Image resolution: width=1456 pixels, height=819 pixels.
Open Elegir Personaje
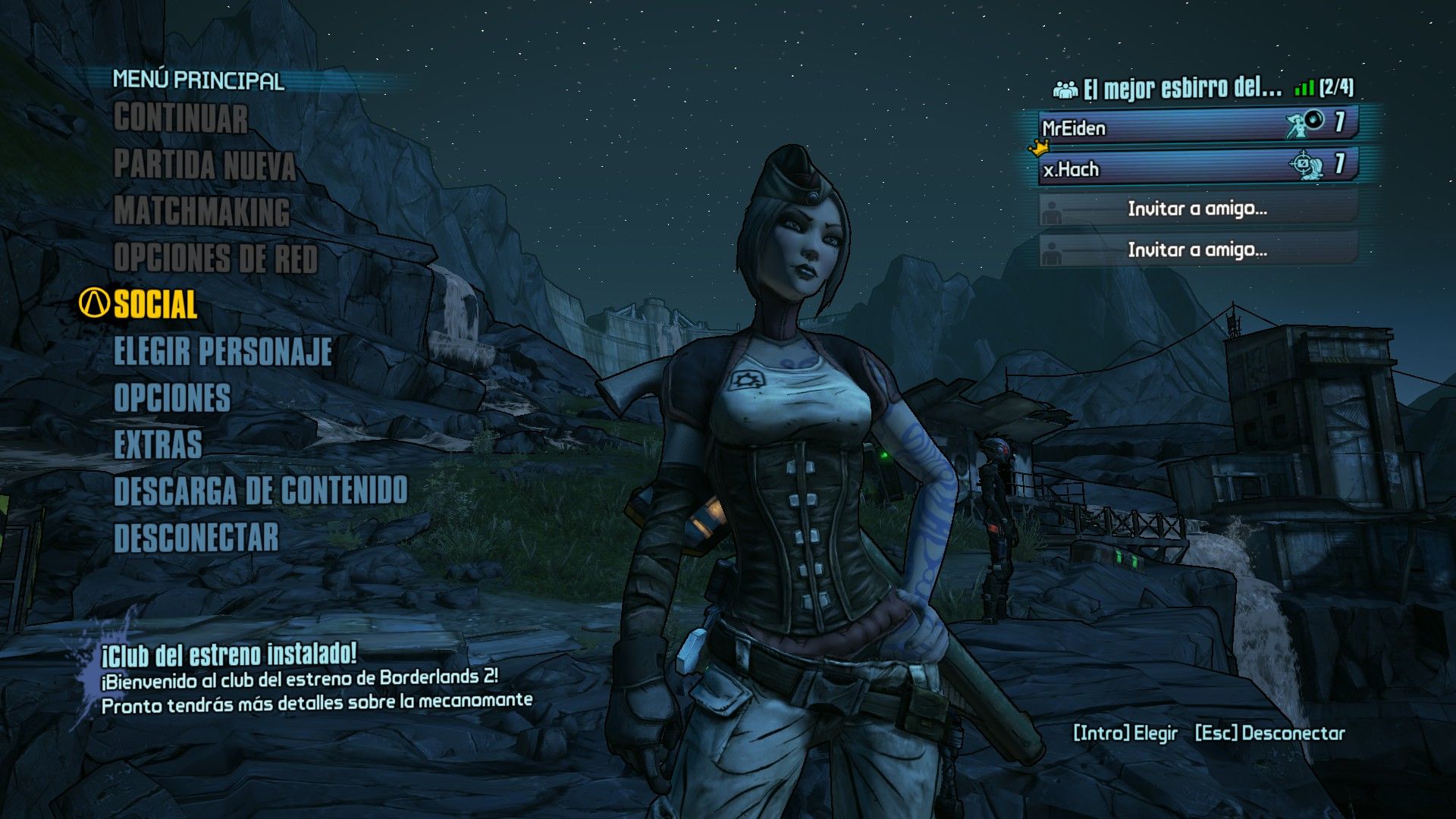pyautogui.click(x=223, y=352)
